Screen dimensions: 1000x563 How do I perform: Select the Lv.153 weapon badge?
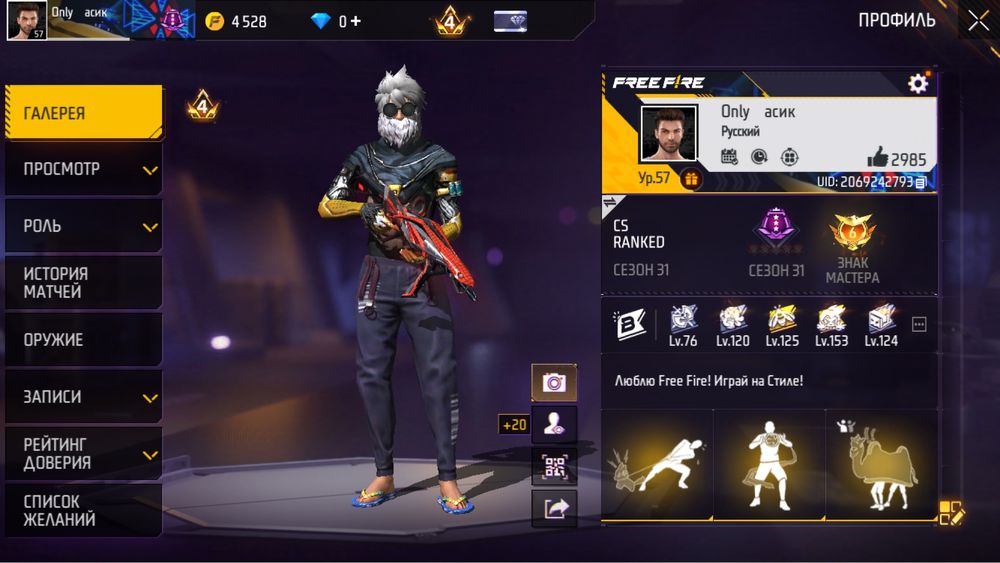[831, 322]
